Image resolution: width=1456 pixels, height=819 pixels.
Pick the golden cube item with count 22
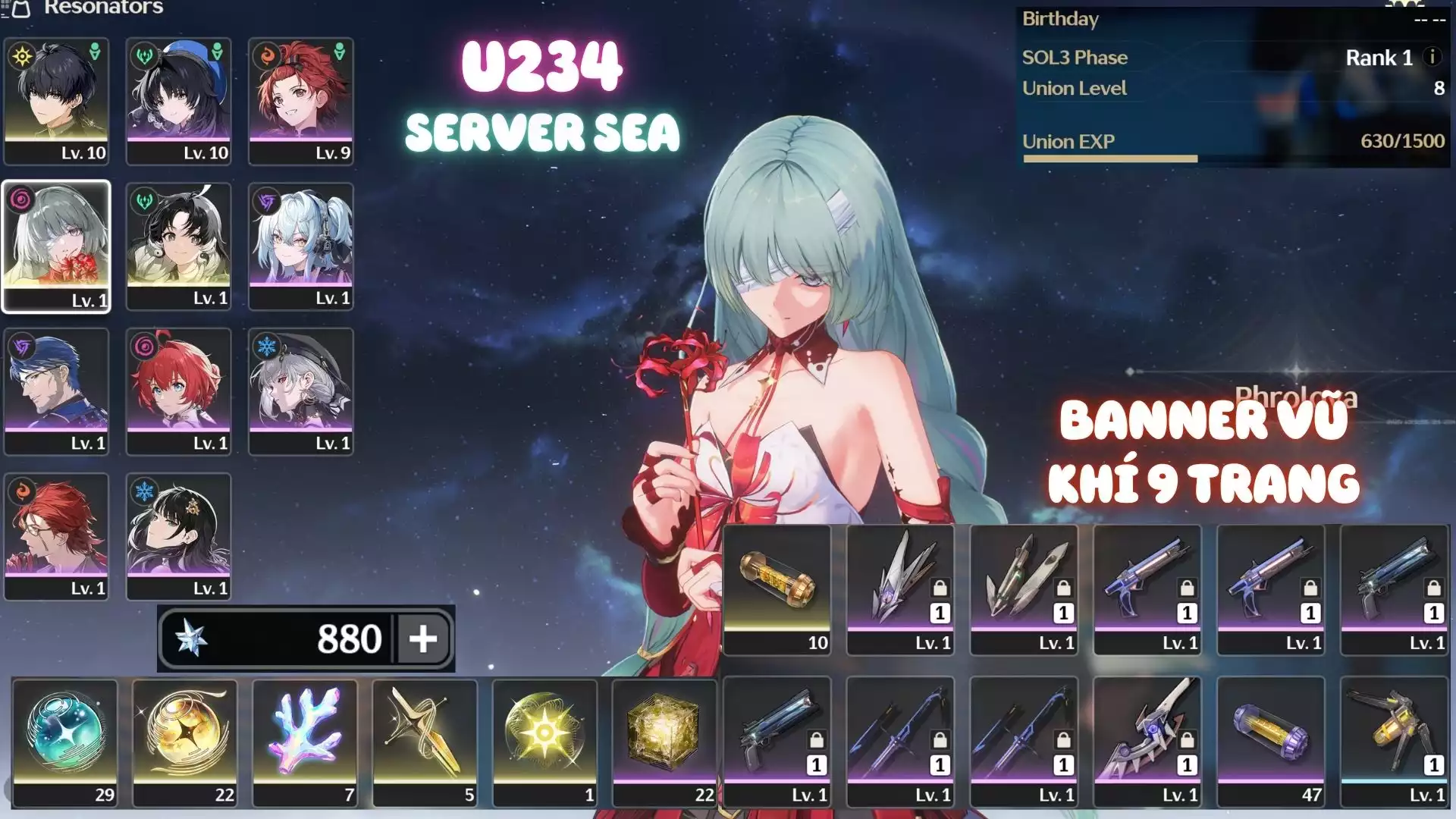tap(664, 742)
